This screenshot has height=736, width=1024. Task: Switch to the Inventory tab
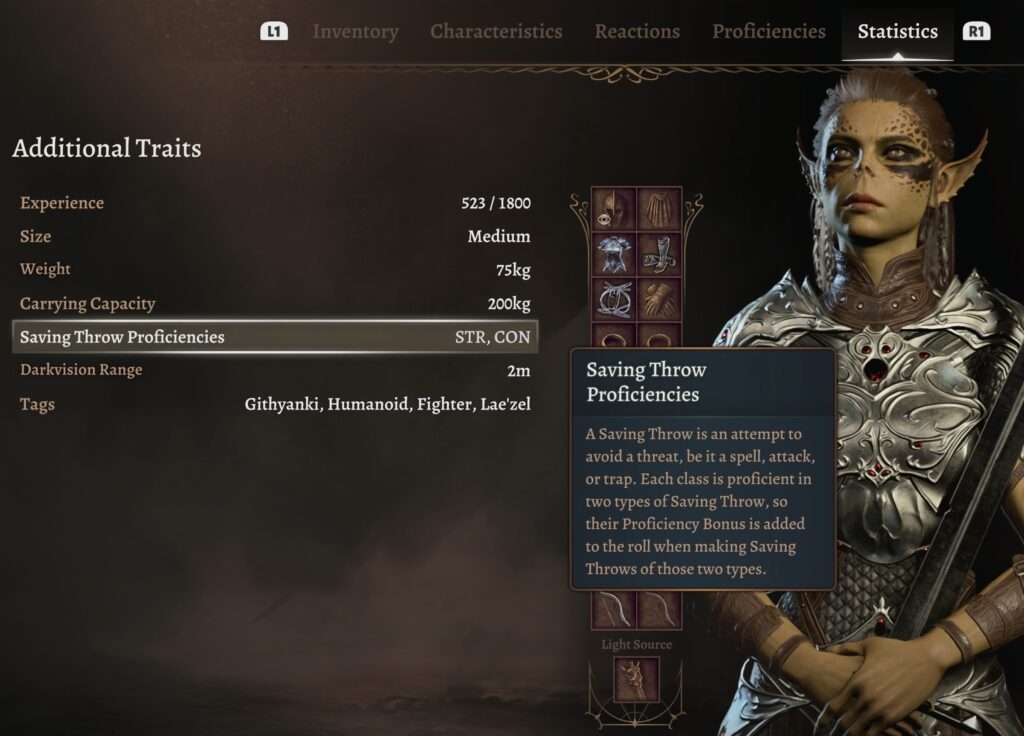[355, 32]
